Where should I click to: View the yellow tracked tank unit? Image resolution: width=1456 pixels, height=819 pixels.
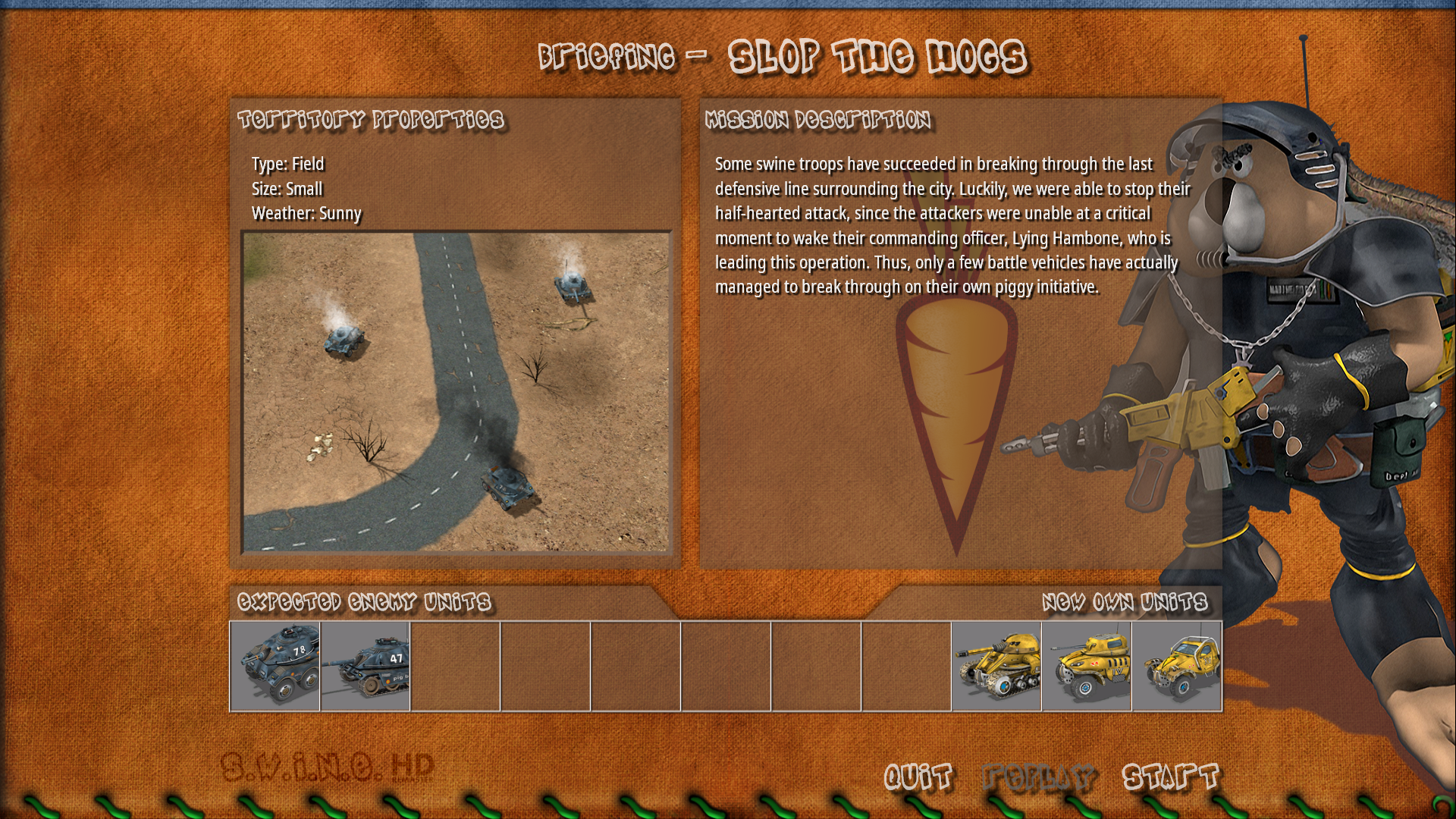point(996,667)
